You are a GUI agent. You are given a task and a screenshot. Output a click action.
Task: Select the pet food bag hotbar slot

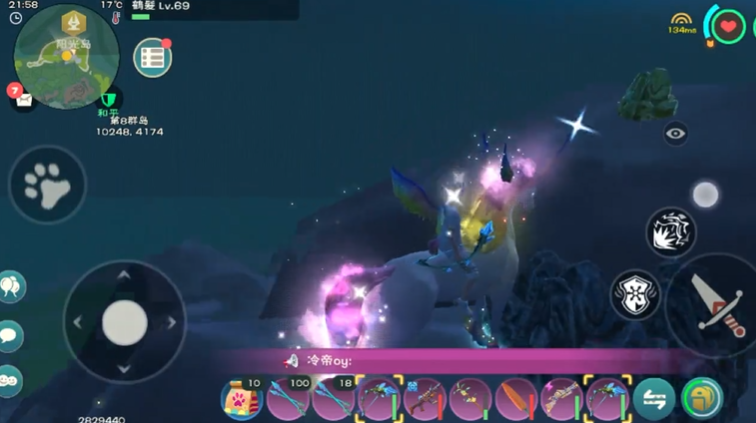(x=242, y=399)
